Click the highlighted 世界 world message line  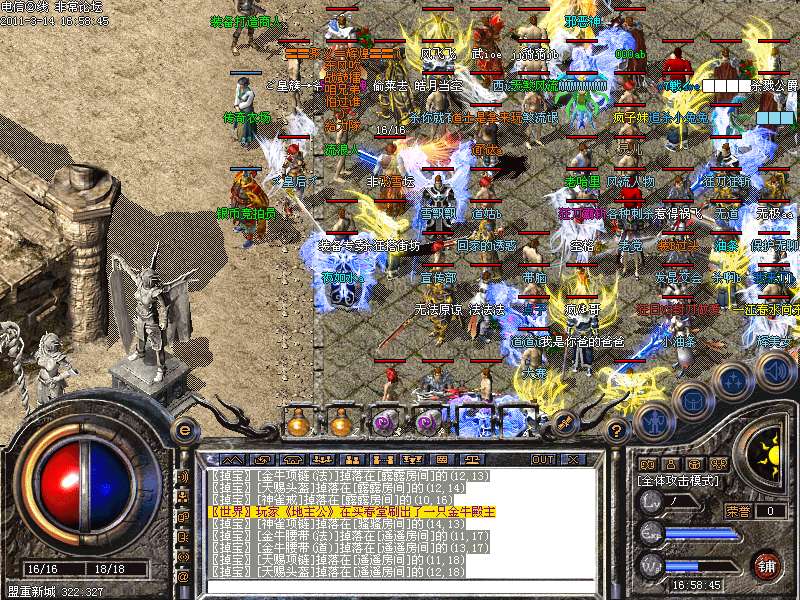[x=353, y=511]
